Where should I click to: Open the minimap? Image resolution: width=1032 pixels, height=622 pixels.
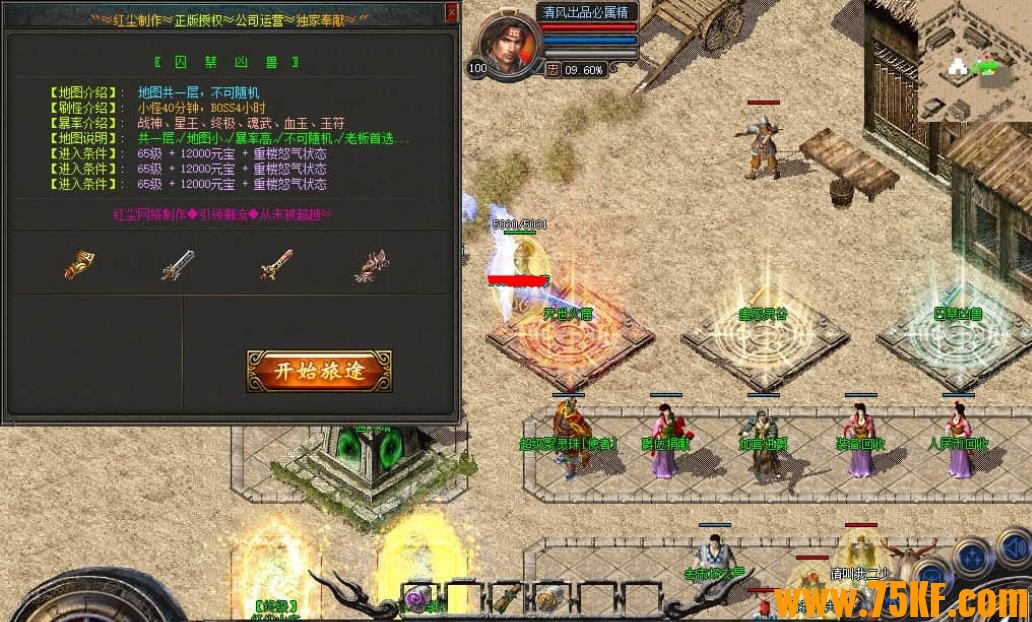pyautogui.click(x=974, y=62)
